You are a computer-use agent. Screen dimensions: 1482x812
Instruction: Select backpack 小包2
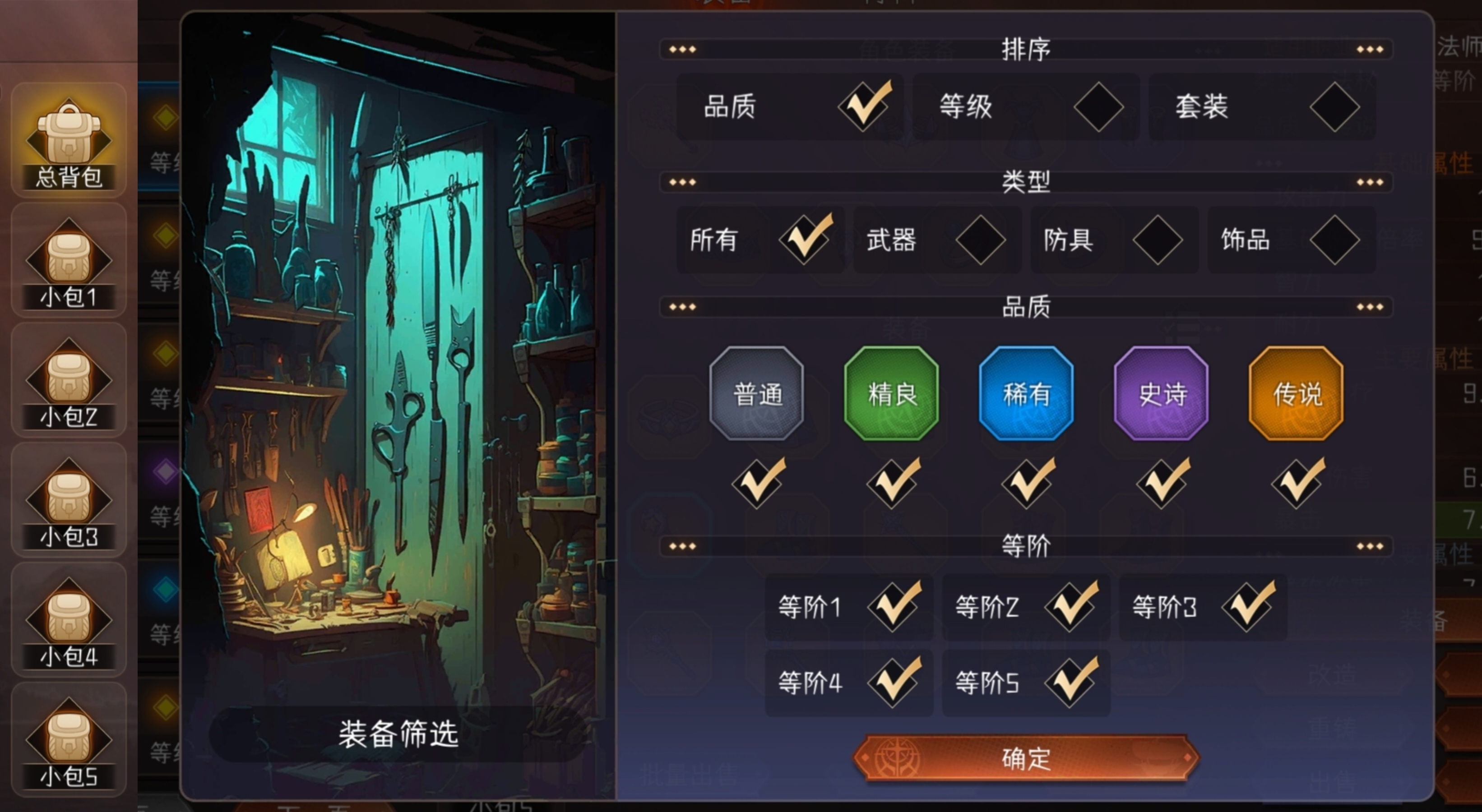[68, 379]
